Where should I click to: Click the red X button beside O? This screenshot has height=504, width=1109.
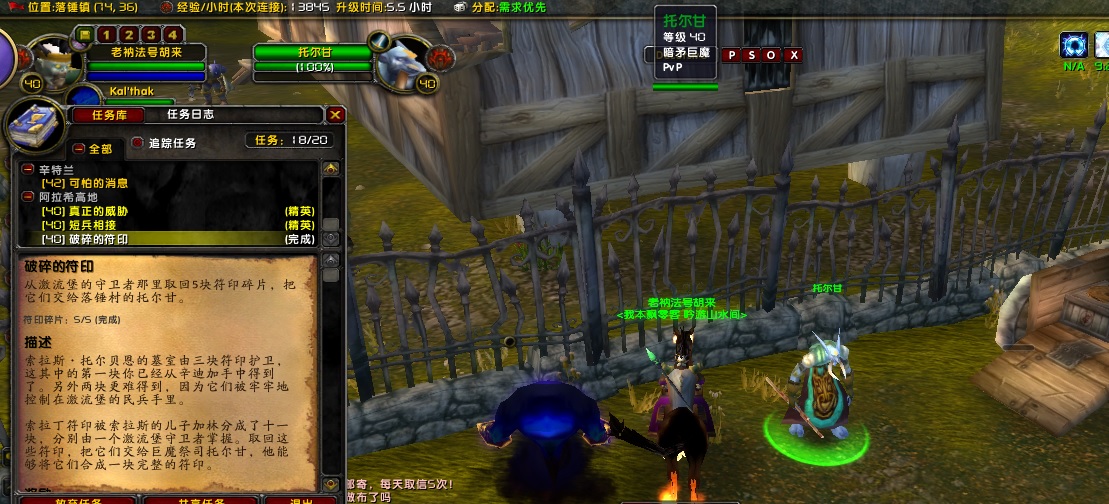pyautogui.click(x=794, y=55)
